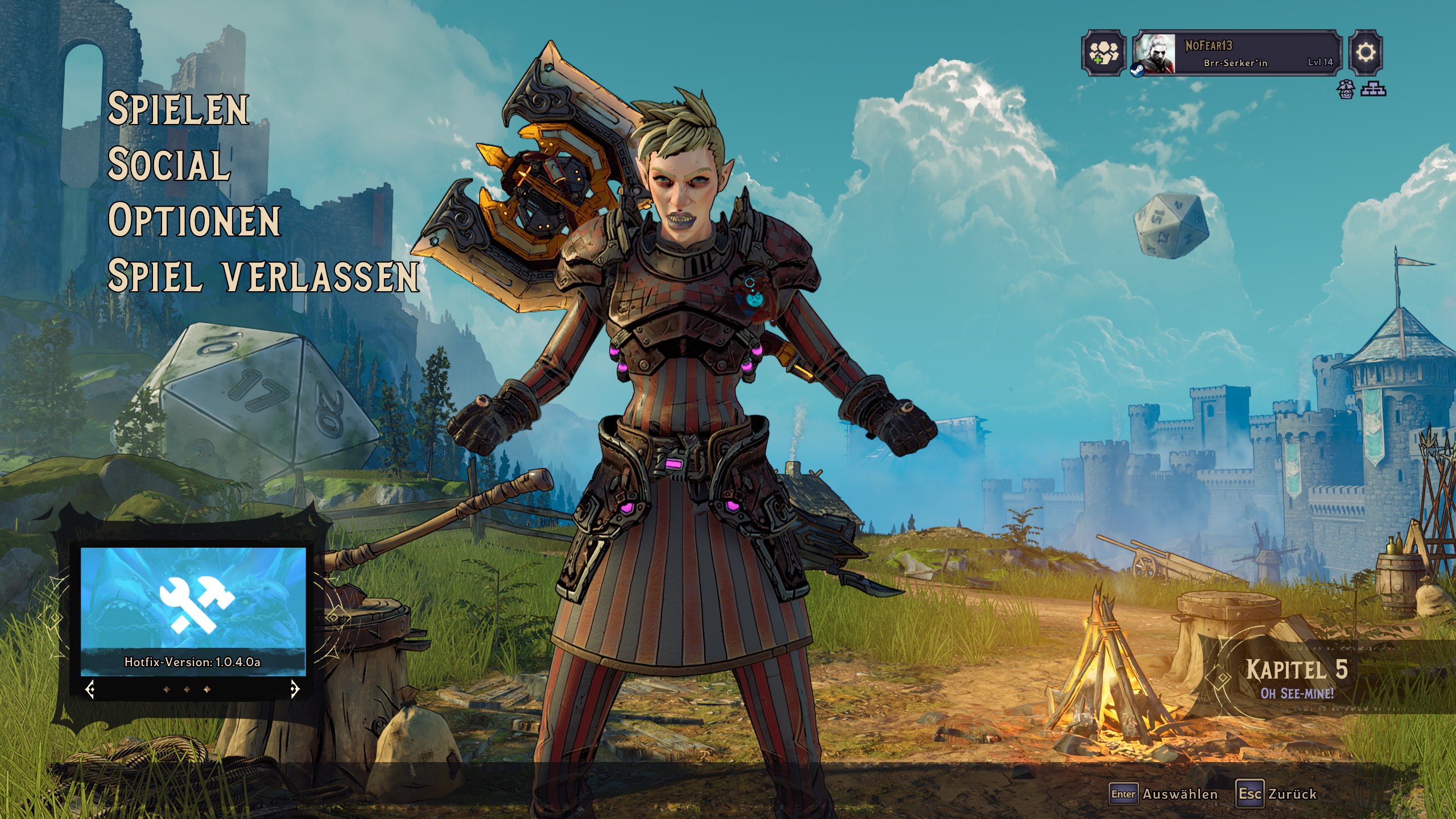This screenshot has height=819, width=1456.
Task: Open the NoFear13 player profile card
Action: pos(1236,53)
